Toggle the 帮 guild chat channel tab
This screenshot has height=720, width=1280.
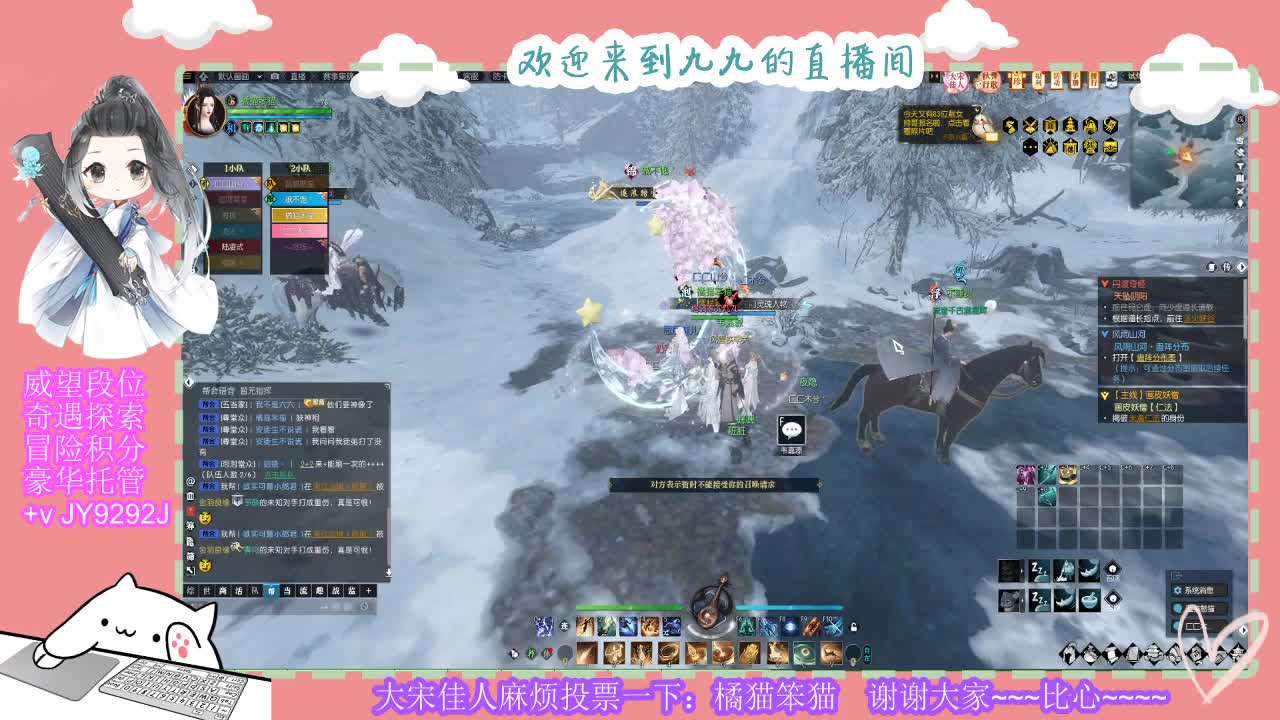click(272, 590)
